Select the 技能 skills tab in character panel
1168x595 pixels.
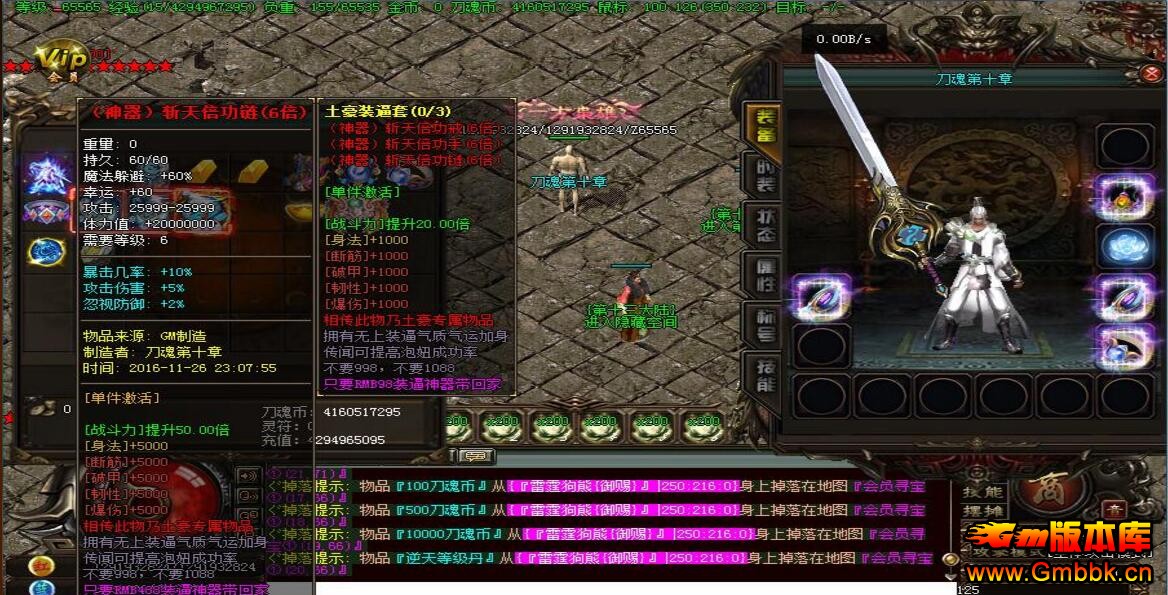tap(761, 375)
